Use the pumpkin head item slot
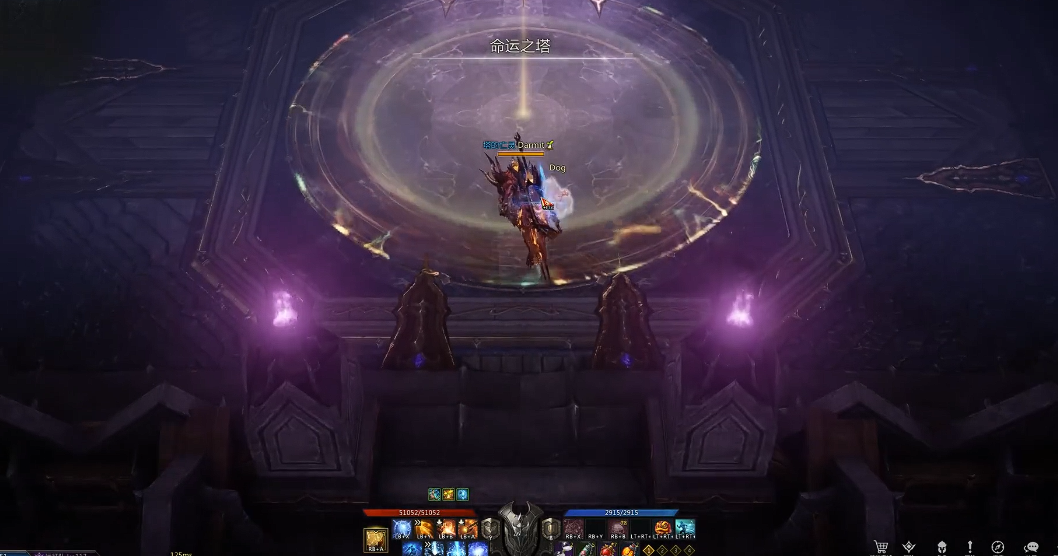Viewport: 1058px width, 556px height. click(663, 528)
